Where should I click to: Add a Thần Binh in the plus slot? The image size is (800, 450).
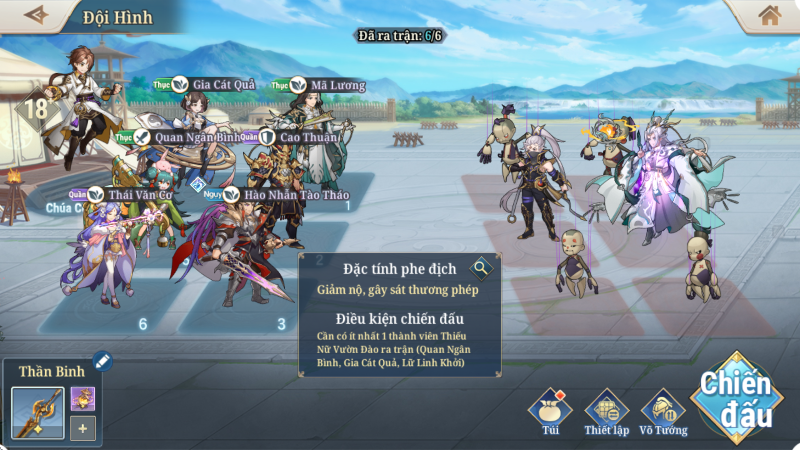pyautogui.click(x=83, y=429)
